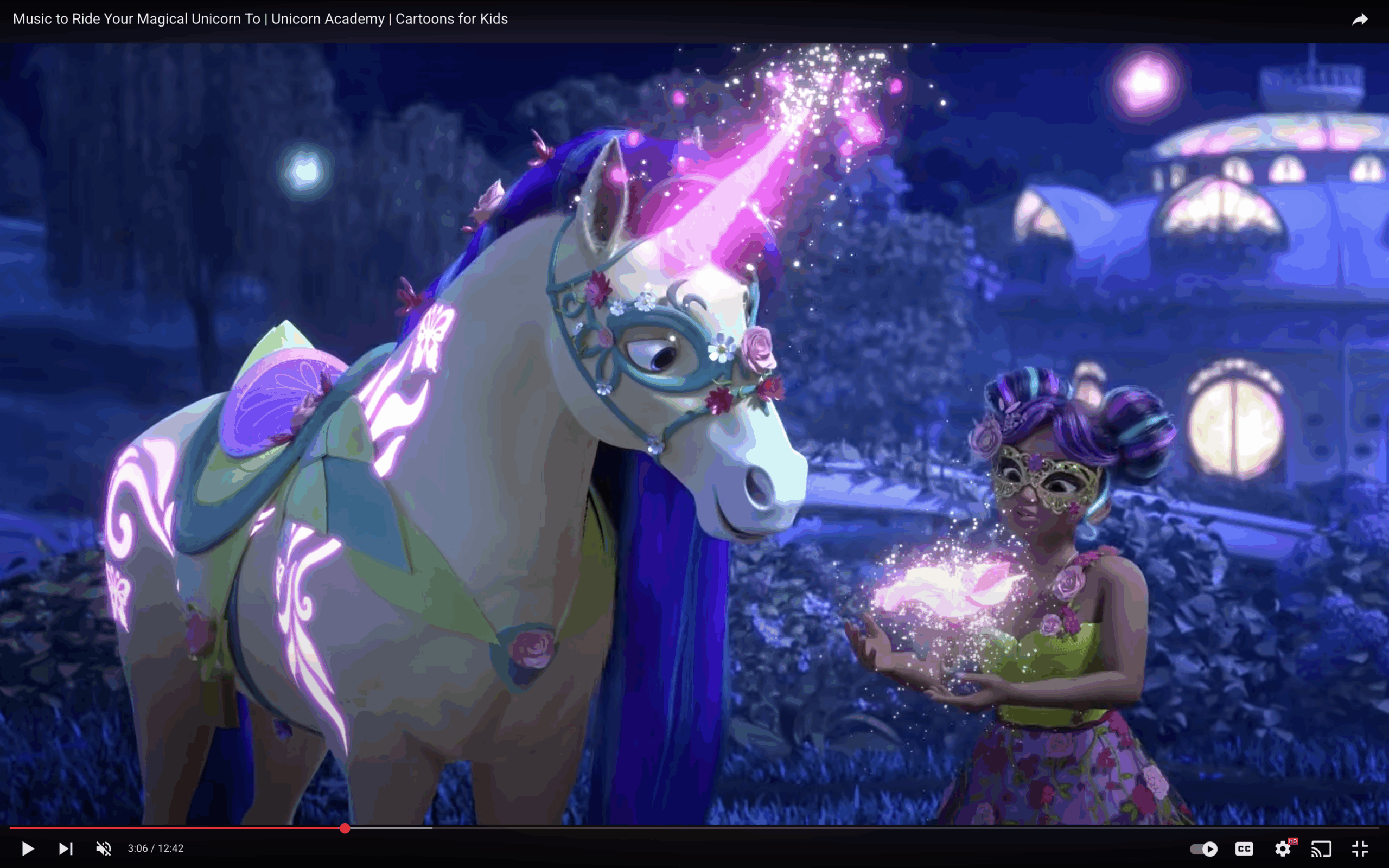Cast video to another screen
This screenshot has height=868, width=1389.
pyautogui.click(x=1321, y=848)
